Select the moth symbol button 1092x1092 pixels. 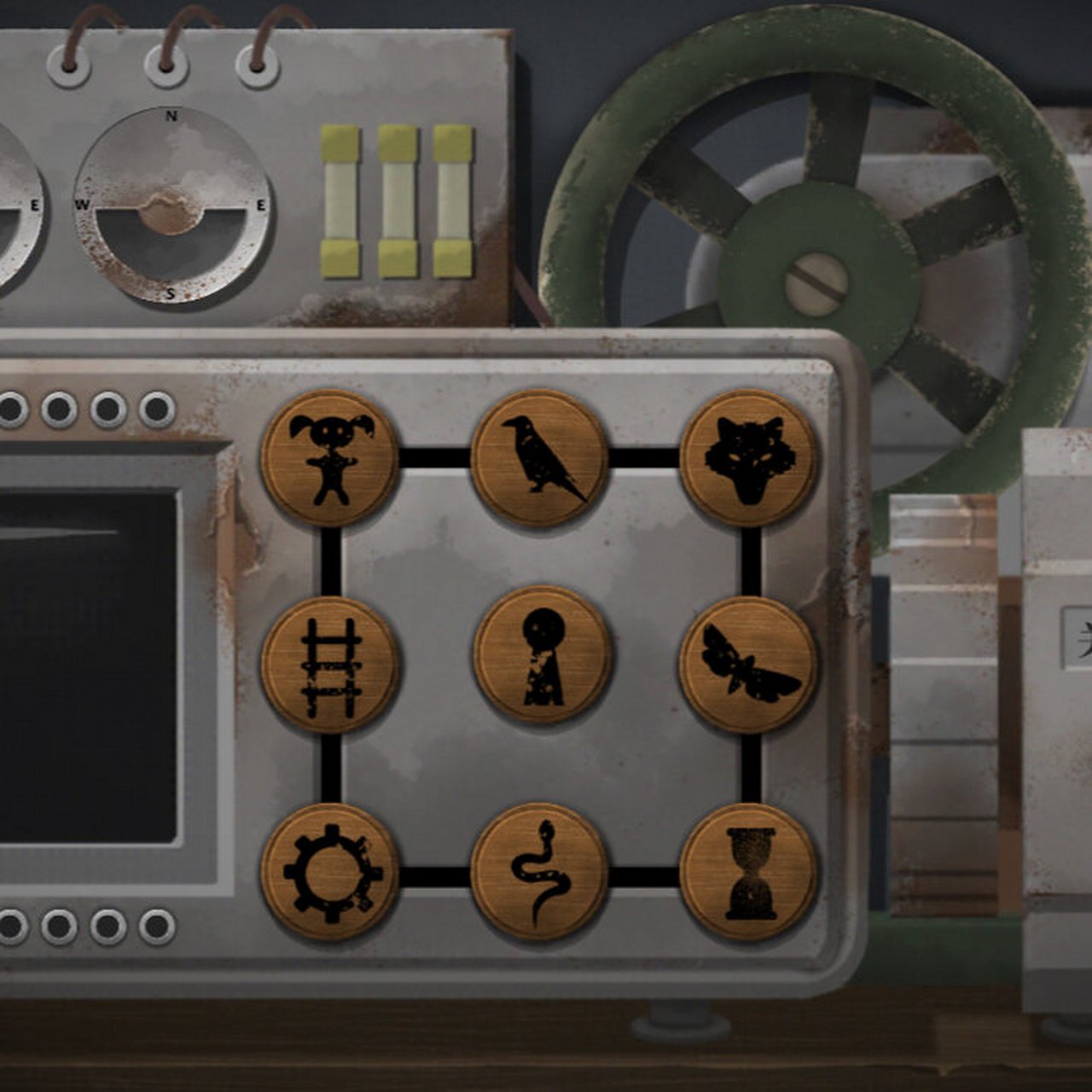point(749,665)
